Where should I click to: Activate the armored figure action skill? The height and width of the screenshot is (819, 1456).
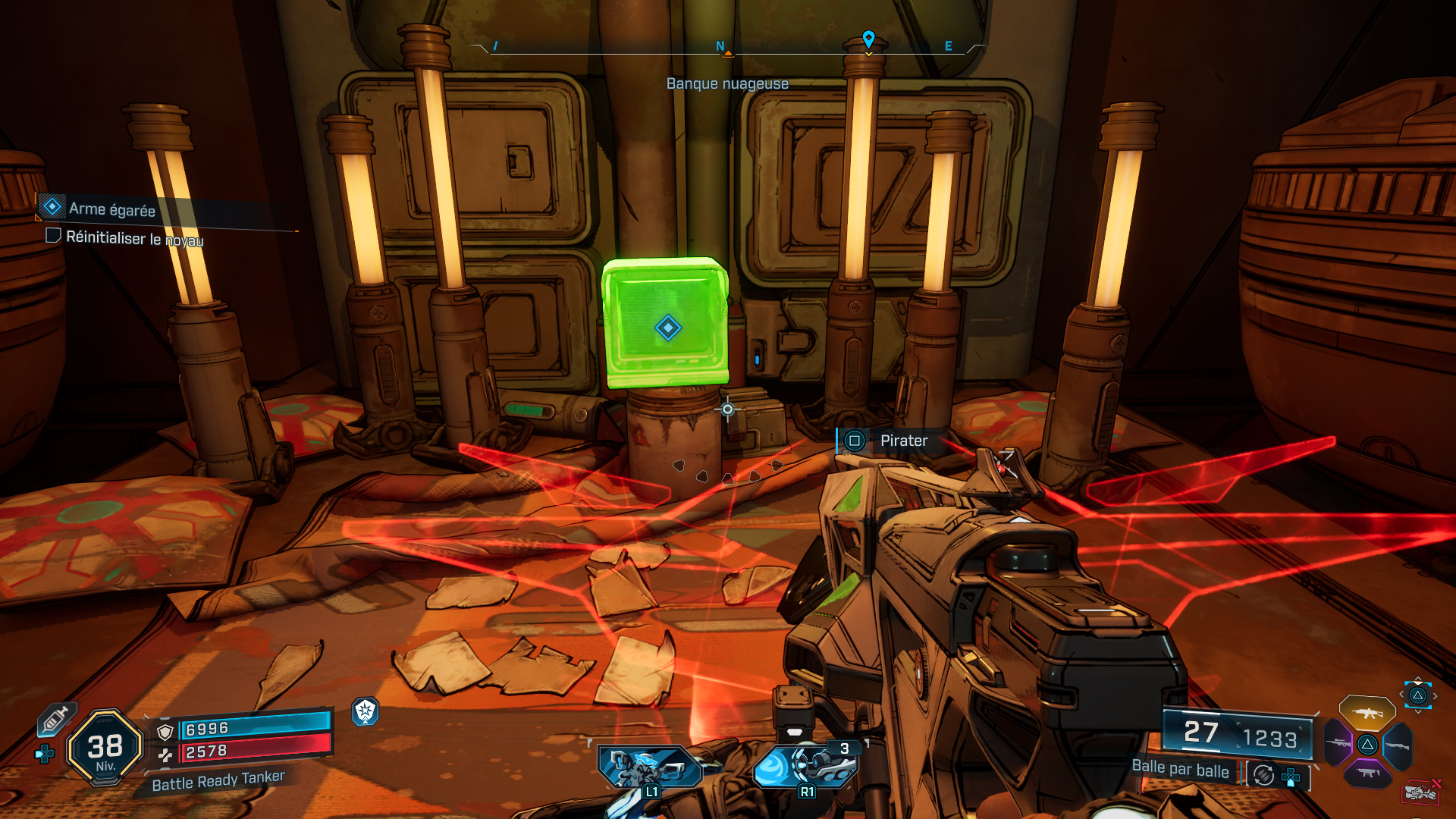pyautogui.click(x=650, y=767)
